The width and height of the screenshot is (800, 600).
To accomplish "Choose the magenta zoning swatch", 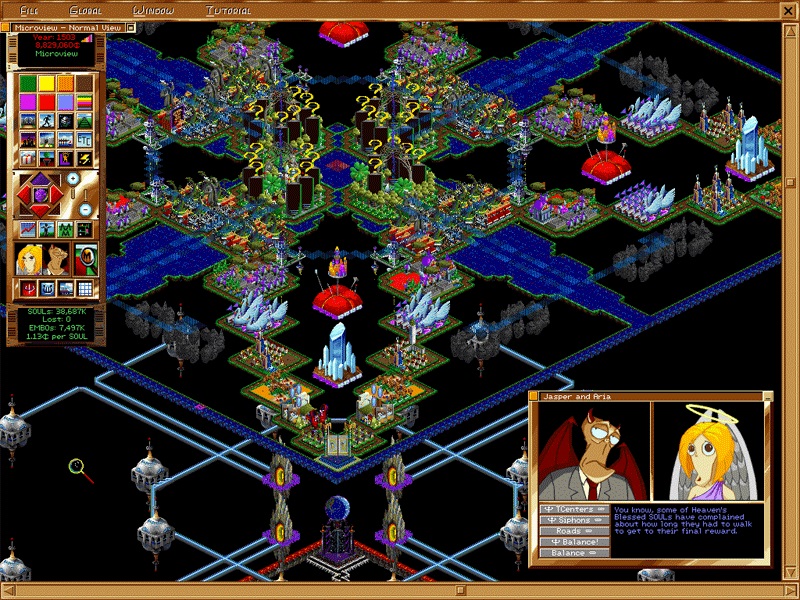I will coord(28,102).
